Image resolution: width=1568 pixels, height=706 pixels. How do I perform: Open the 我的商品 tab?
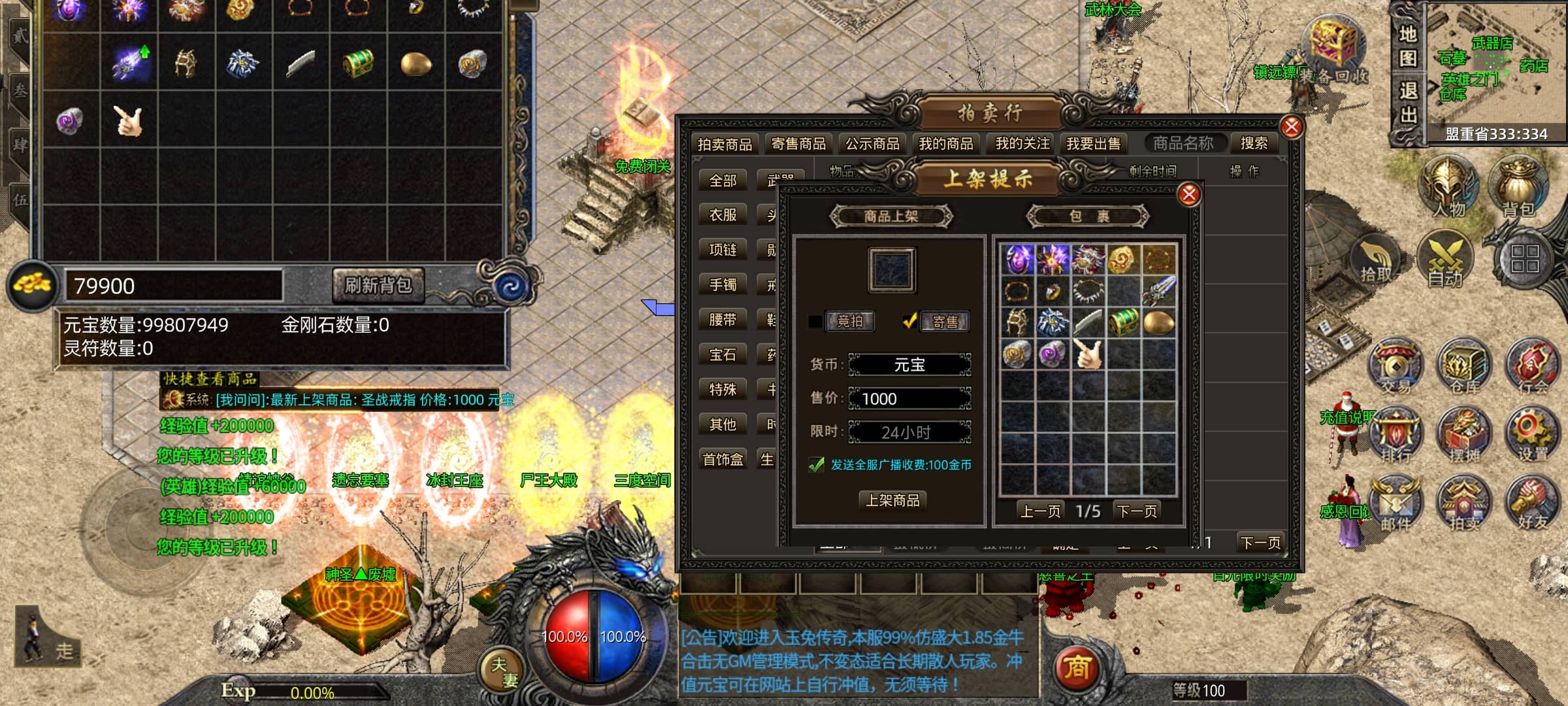coord(946,144)
